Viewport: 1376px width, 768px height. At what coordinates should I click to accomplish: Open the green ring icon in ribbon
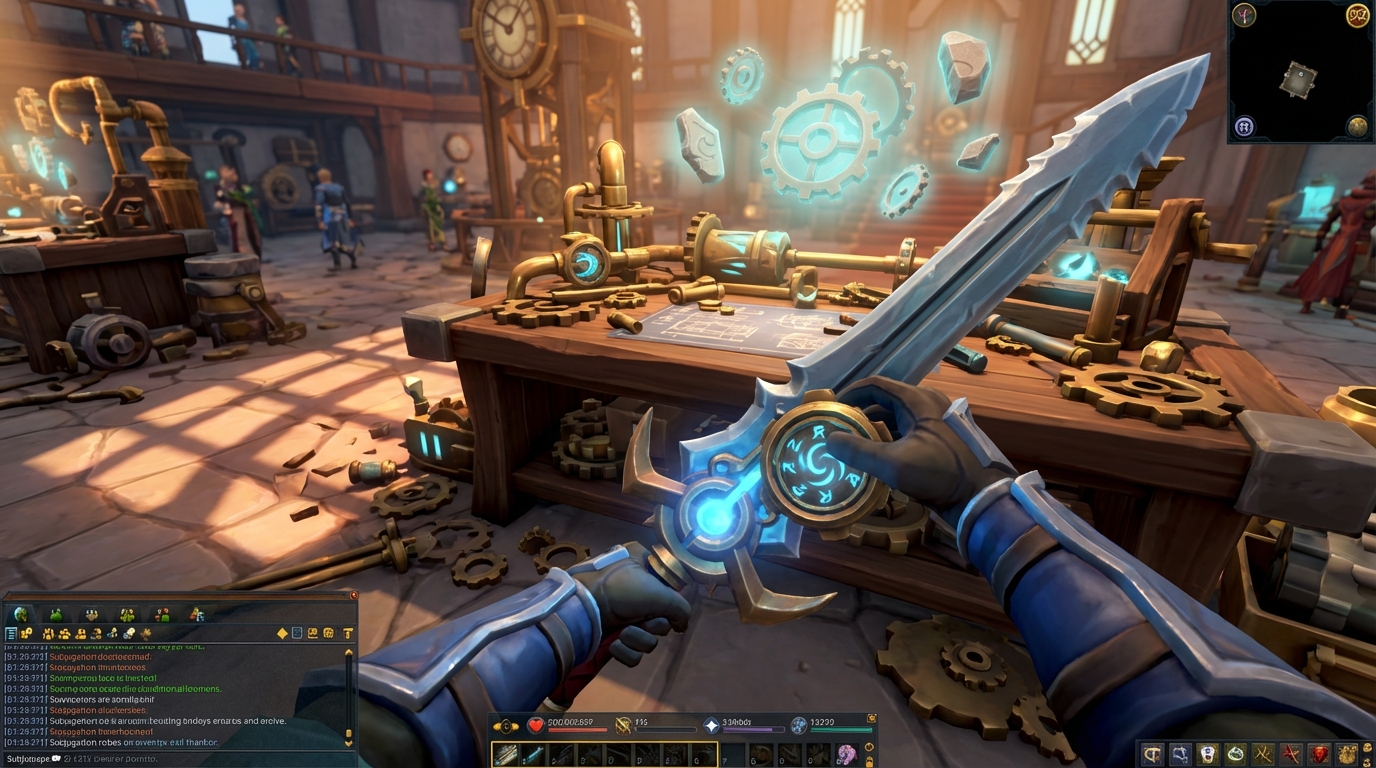pos(1236,754)
